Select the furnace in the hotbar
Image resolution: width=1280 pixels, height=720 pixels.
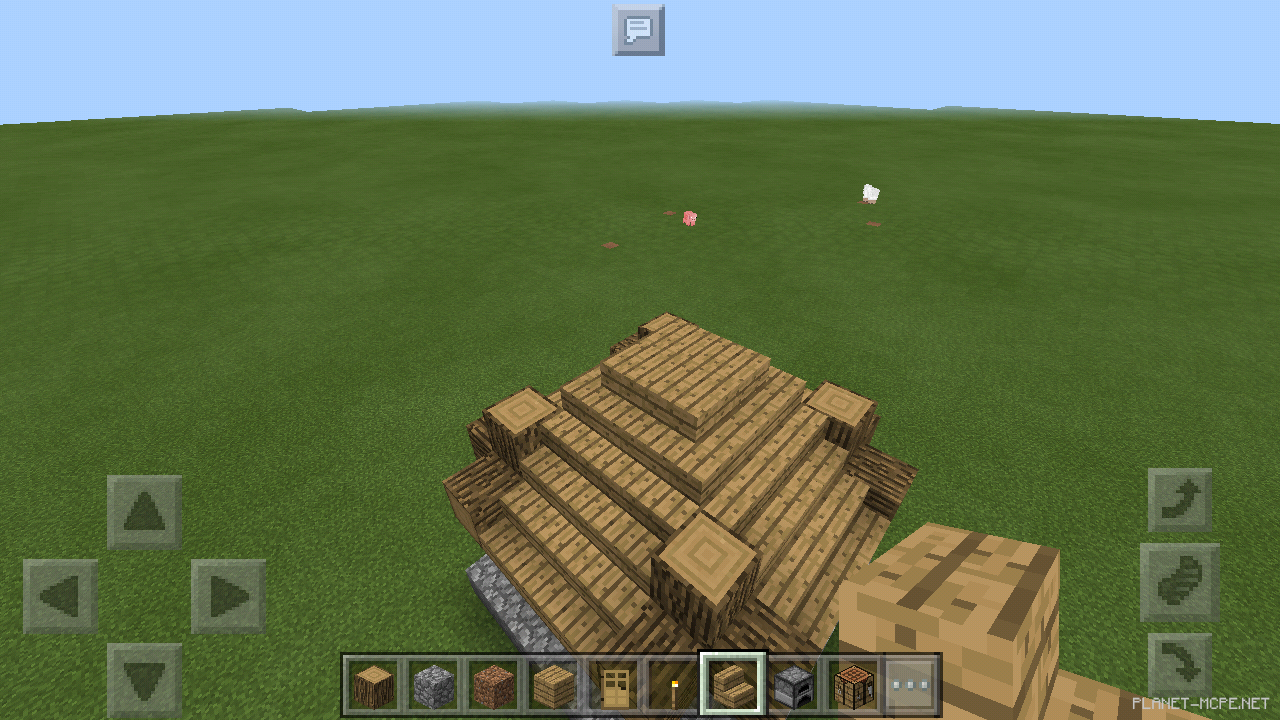795,683
